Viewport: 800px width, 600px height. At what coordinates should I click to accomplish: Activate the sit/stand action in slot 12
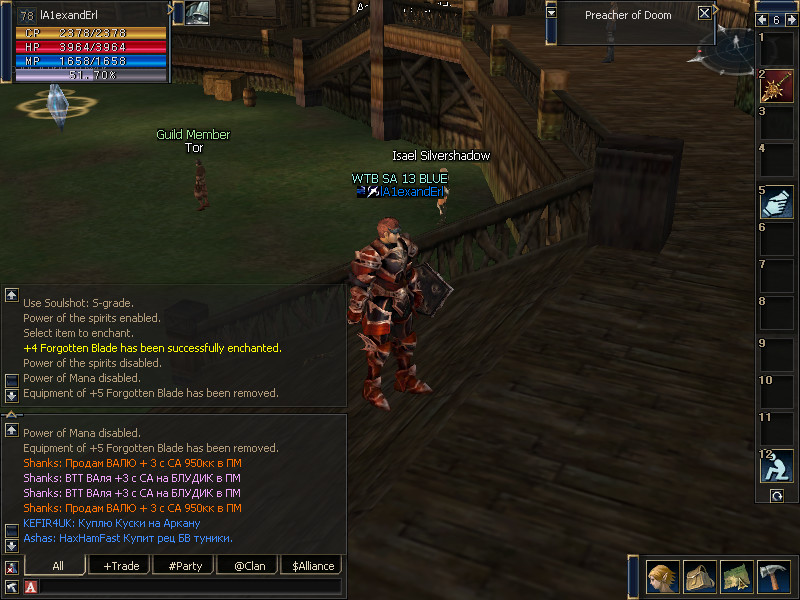coord(777,466)
